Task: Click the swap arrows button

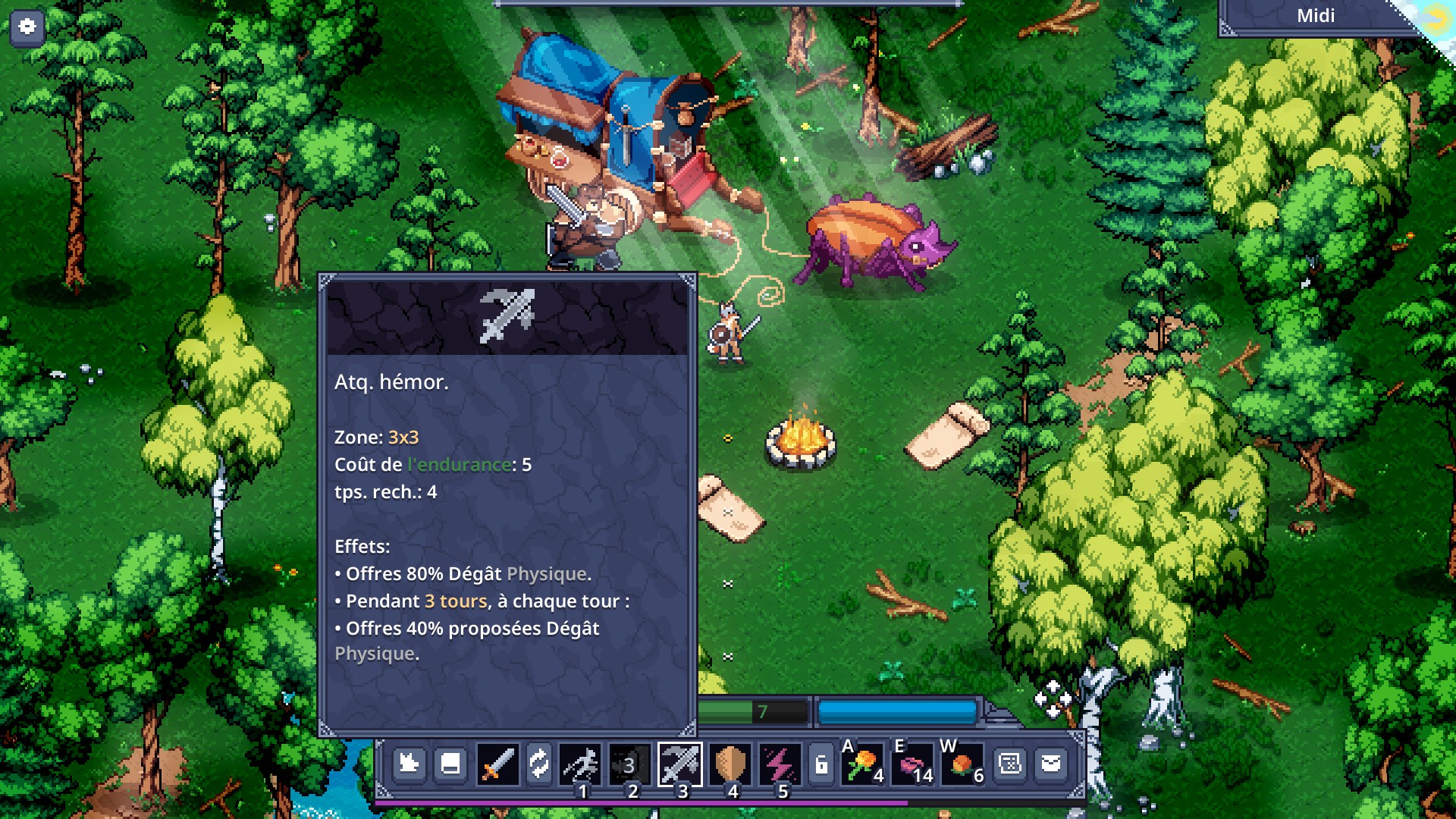Action: 539,764
